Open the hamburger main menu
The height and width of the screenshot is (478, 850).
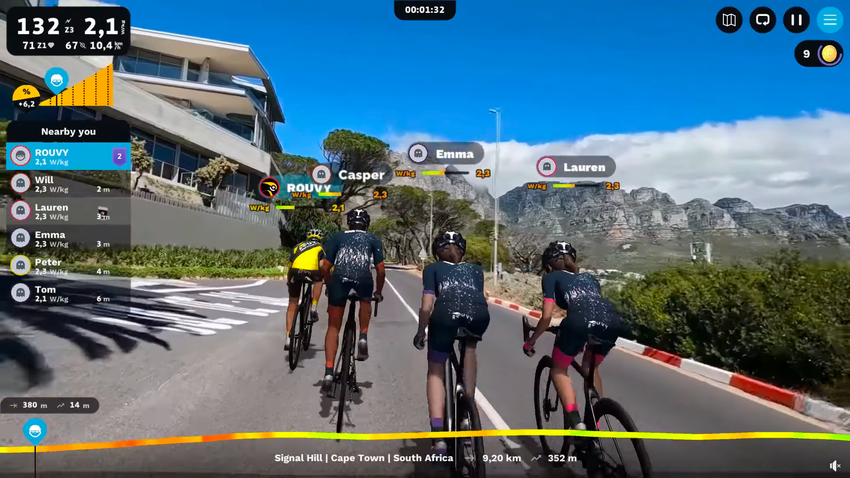click(x=830, y=20)
